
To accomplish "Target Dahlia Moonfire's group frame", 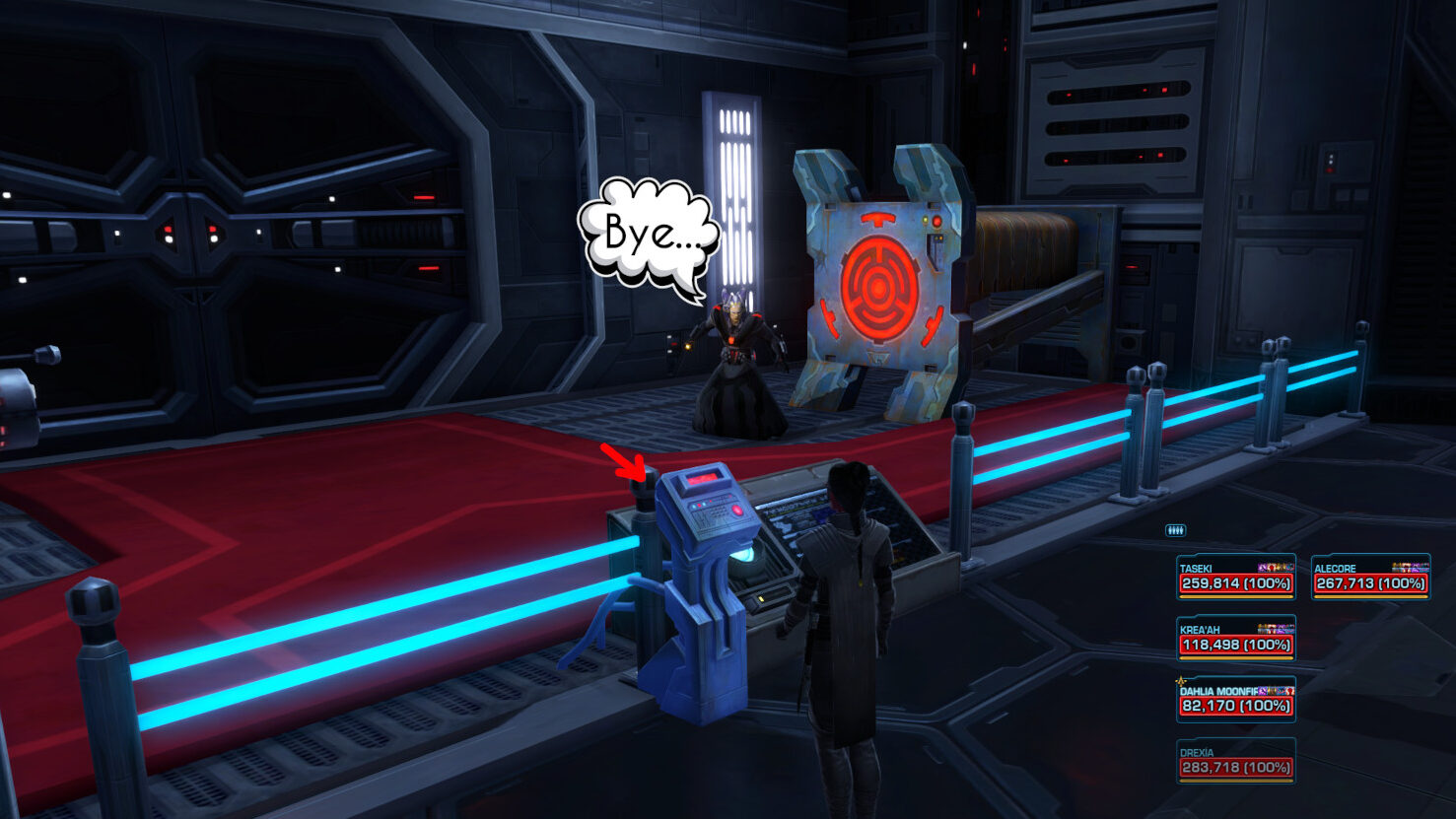I will [1235, 700].
